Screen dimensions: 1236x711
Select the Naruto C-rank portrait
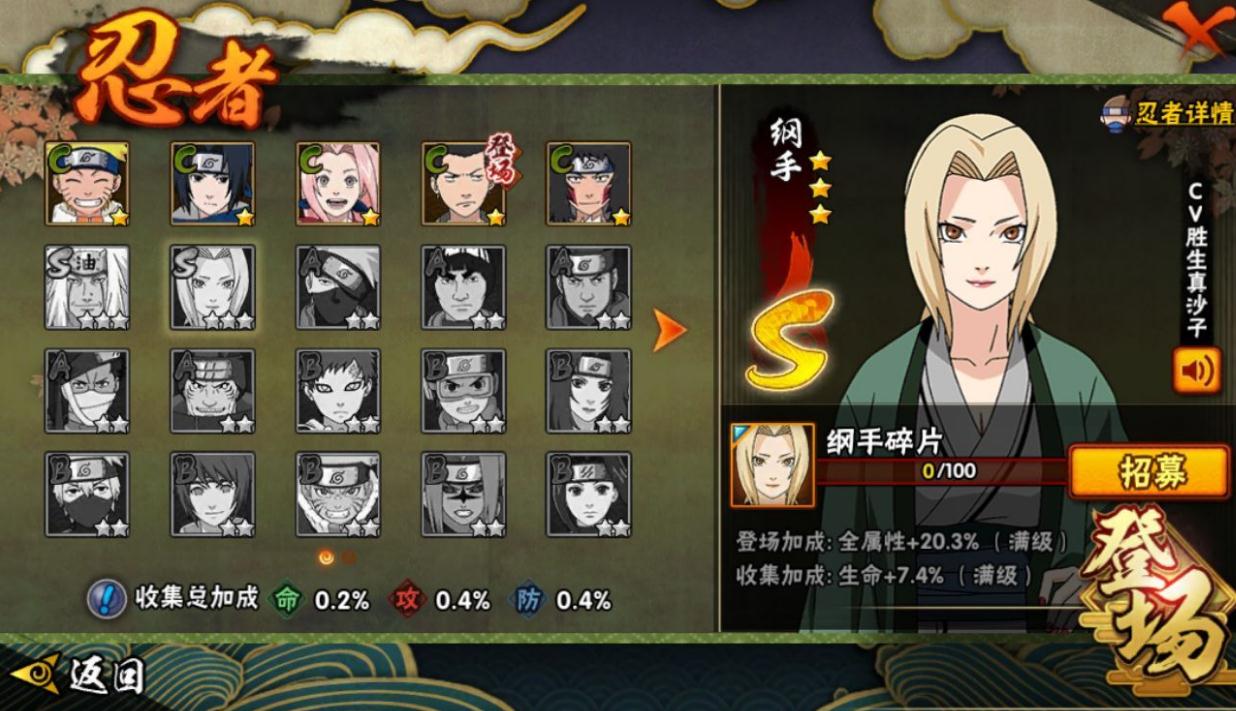(x=87, y=183)
